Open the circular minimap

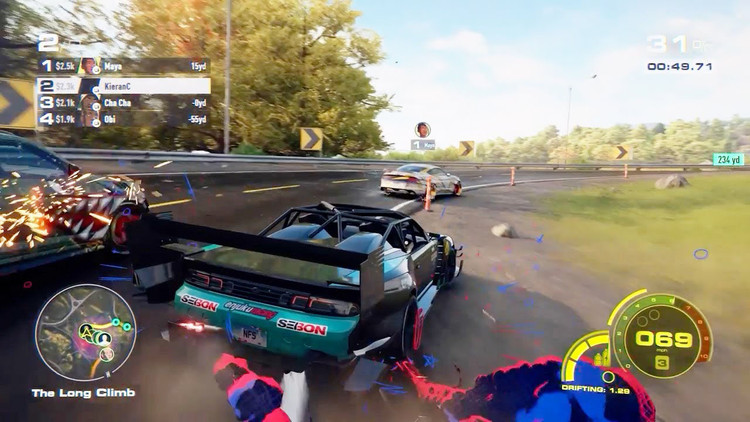pos(86,332)
